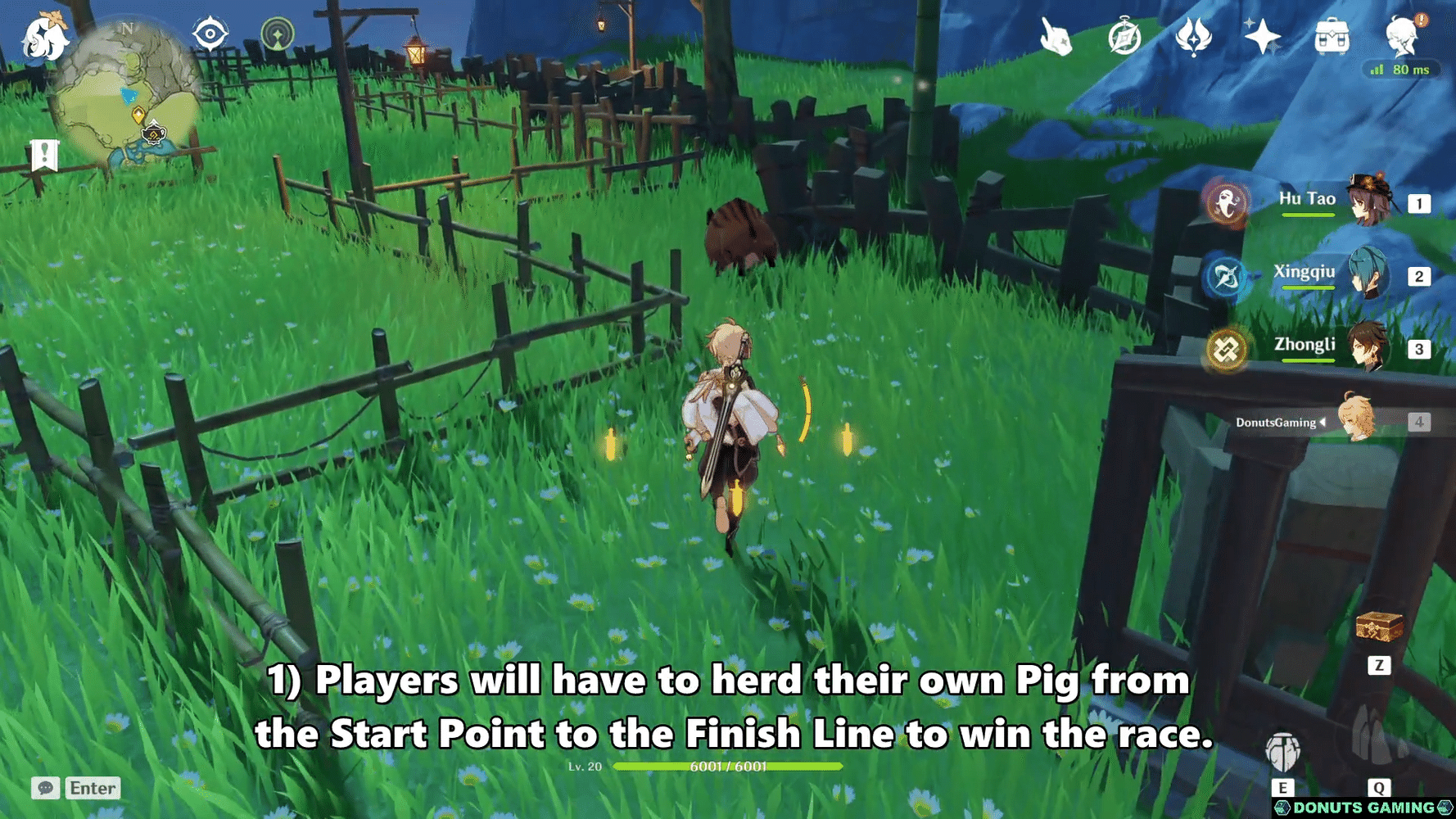The width and height of the screenshot is (1456, 819).
Task: Activate the Elemental Skill shield icon above E
Action: (x=1283, y=753)
